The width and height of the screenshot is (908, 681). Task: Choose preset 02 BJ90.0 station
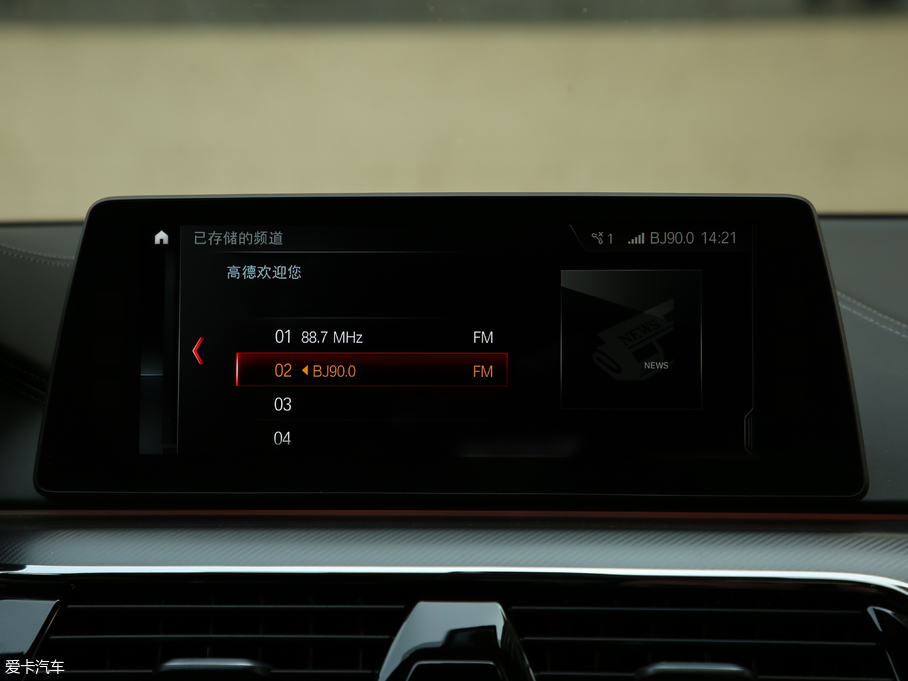pos(372,371)
